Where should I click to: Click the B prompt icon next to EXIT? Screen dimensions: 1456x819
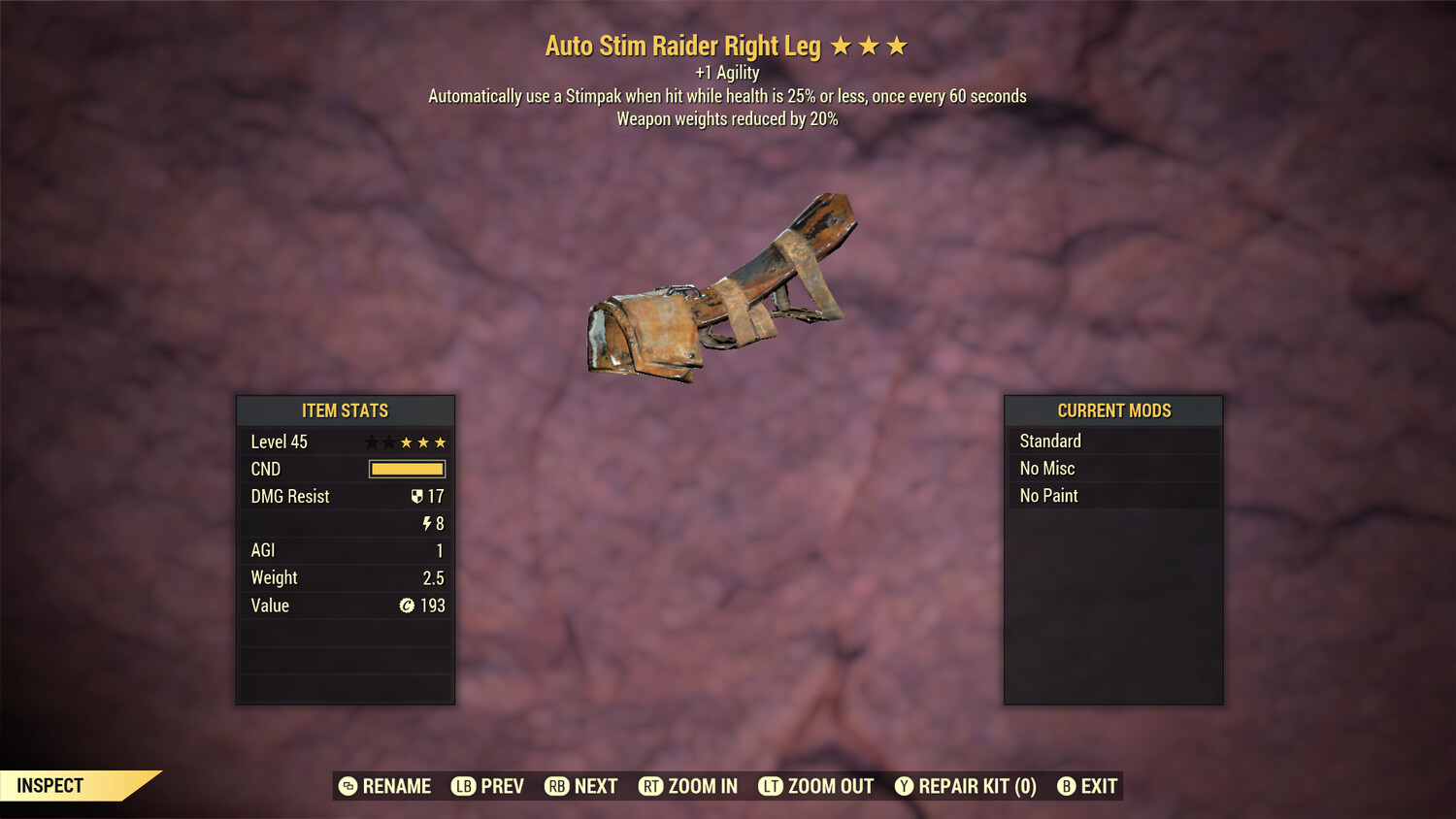[x=1068, y=786]
